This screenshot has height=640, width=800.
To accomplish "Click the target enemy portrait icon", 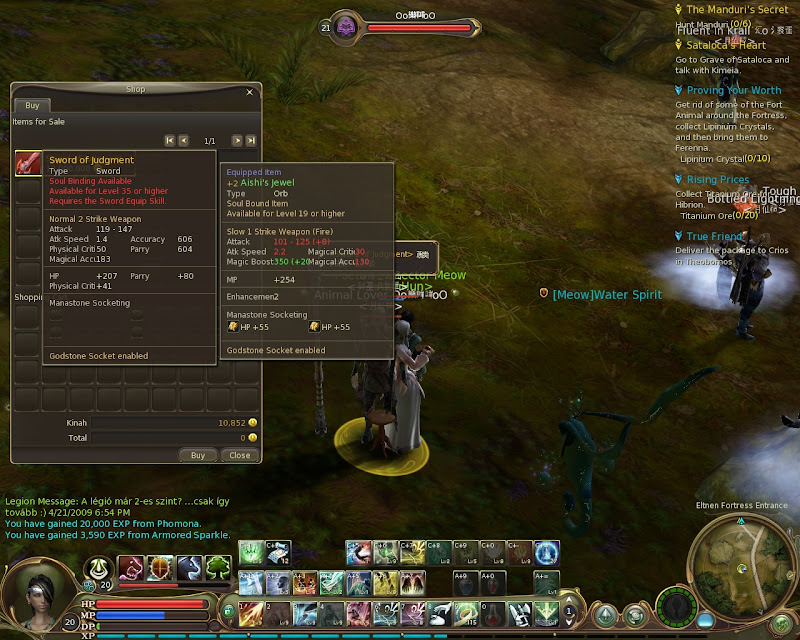I will (x=347, y=27).
